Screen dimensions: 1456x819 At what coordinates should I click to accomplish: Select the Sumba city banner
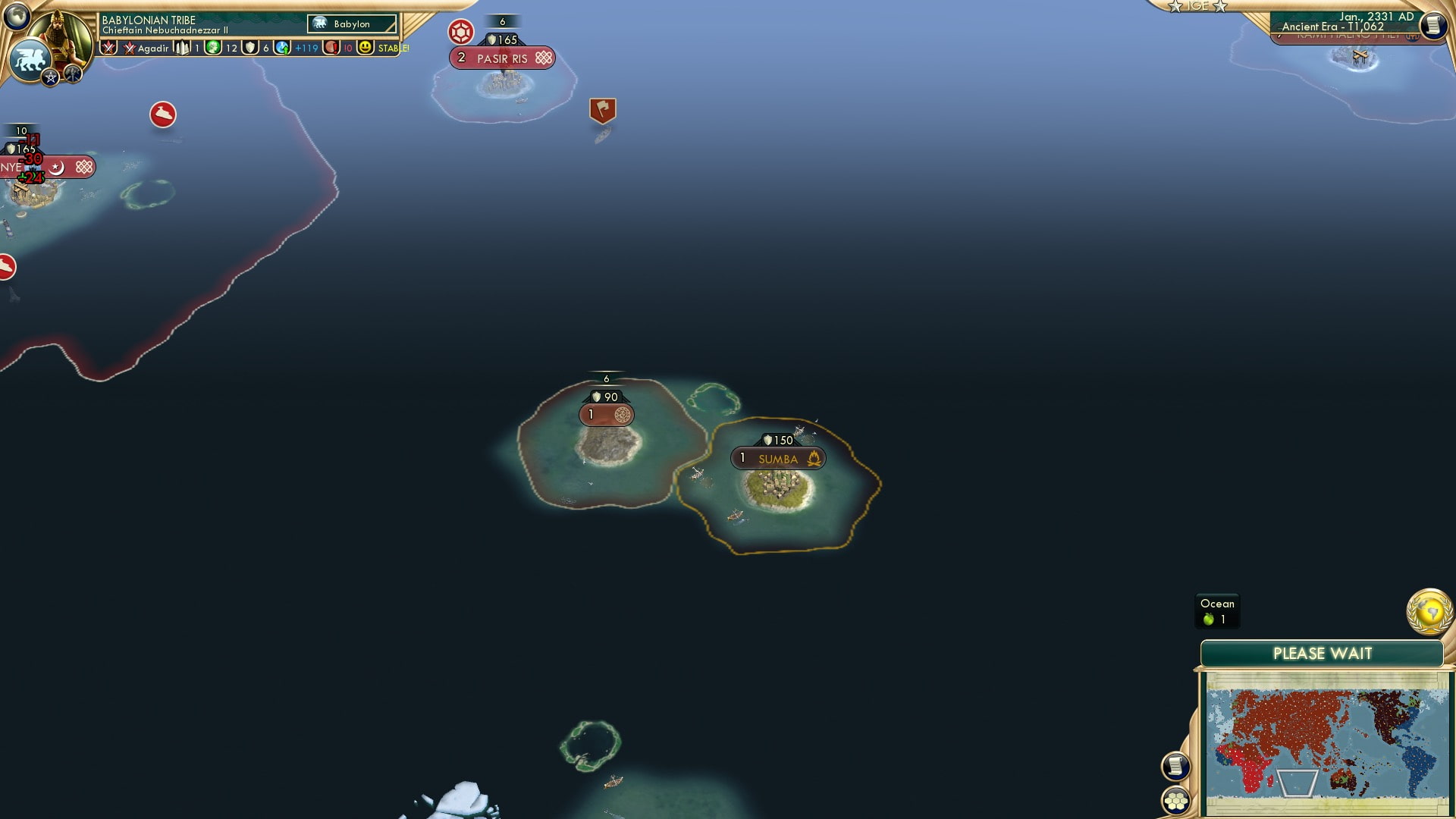point(777,457)
